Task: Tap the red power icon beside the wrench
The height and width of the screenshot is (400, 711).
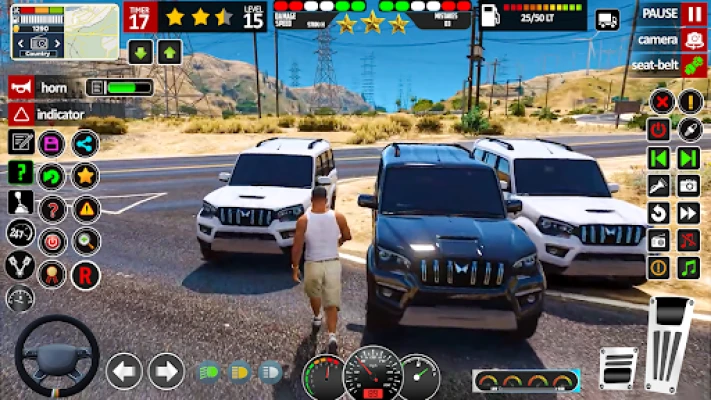Action: (x=659, y=129)
